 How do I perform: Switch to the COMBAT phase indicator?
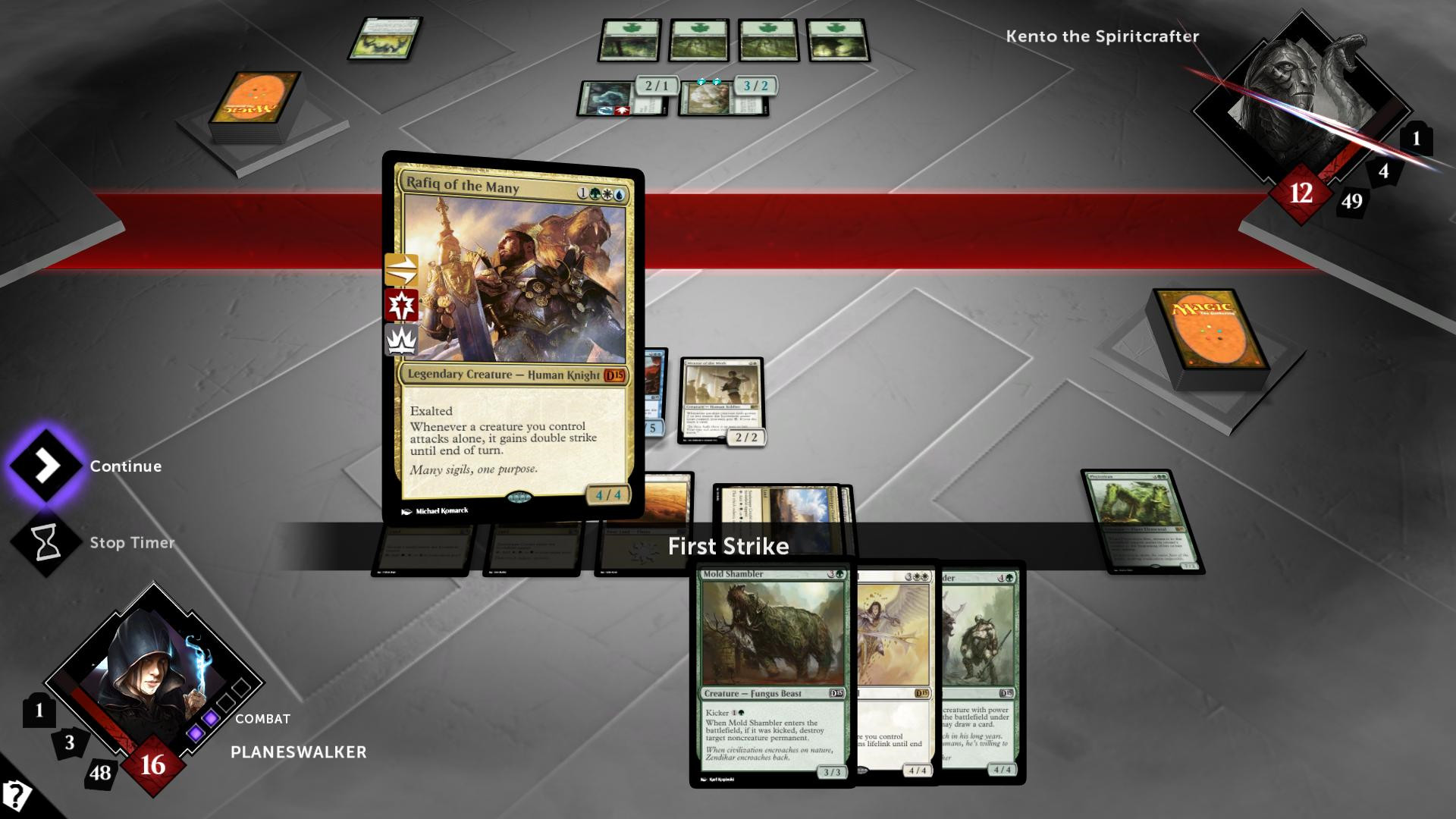(262, 718)
